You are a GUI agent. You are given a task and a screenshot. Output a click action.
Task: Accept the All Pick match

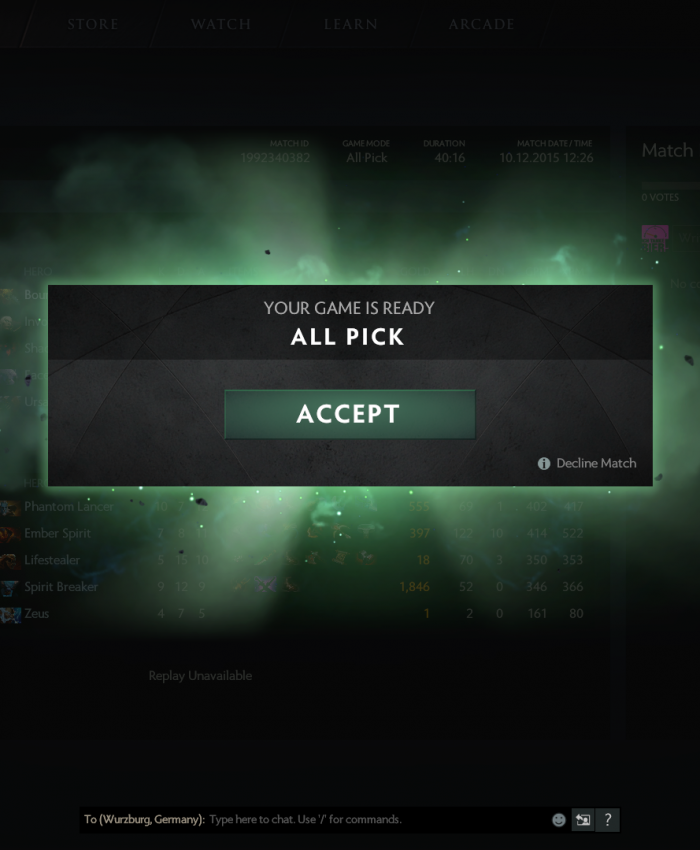coord(349,414)
